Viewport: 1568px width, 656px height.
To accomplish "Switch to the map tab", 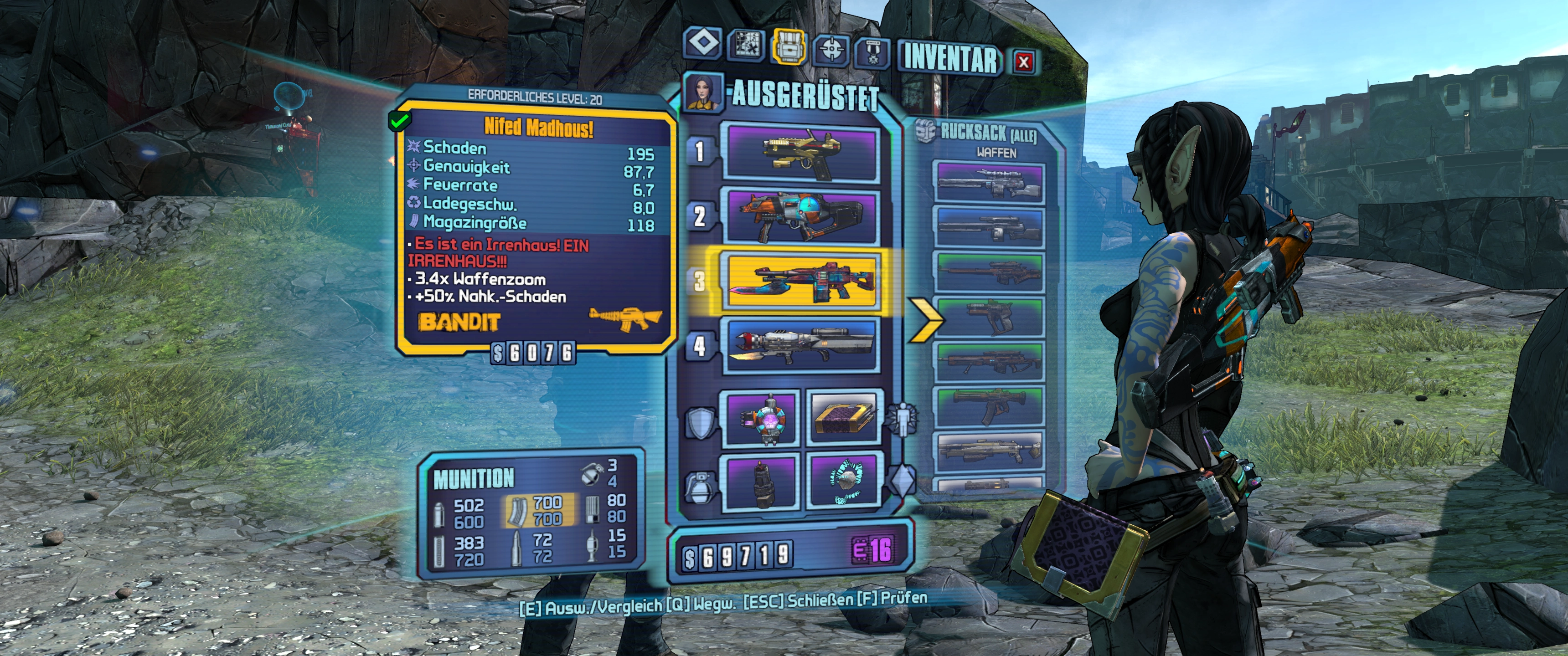I will 746,45.
